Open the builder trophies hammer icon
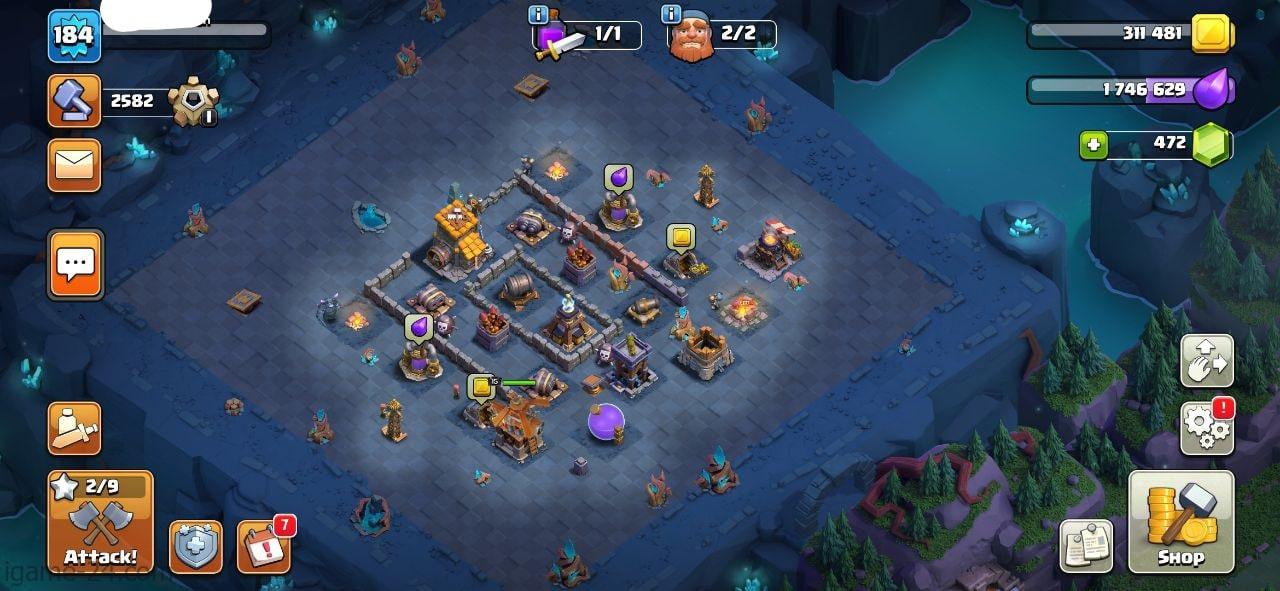The image size is (1280, 591). pyautogui.click(x=75, y=101)
